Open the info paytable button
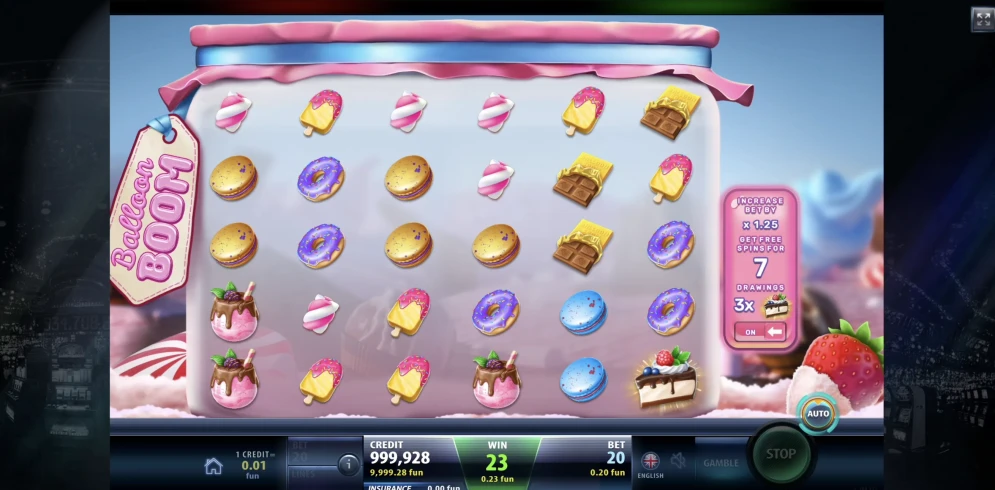The height and width of the screenshot is (490, 995). click(348, 464)
